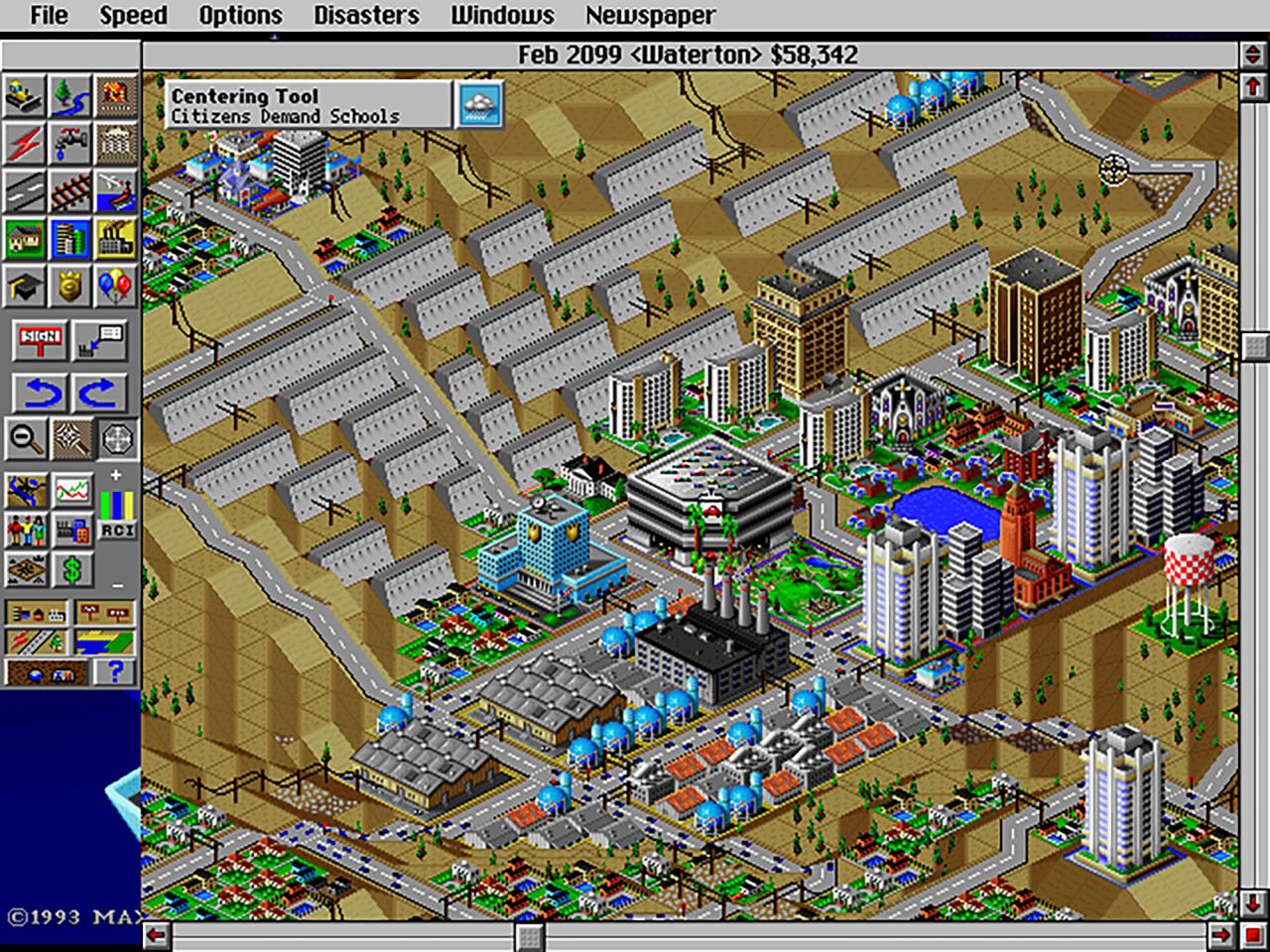
Task: Select the Water system faucet tool
Action: point(71,144)
